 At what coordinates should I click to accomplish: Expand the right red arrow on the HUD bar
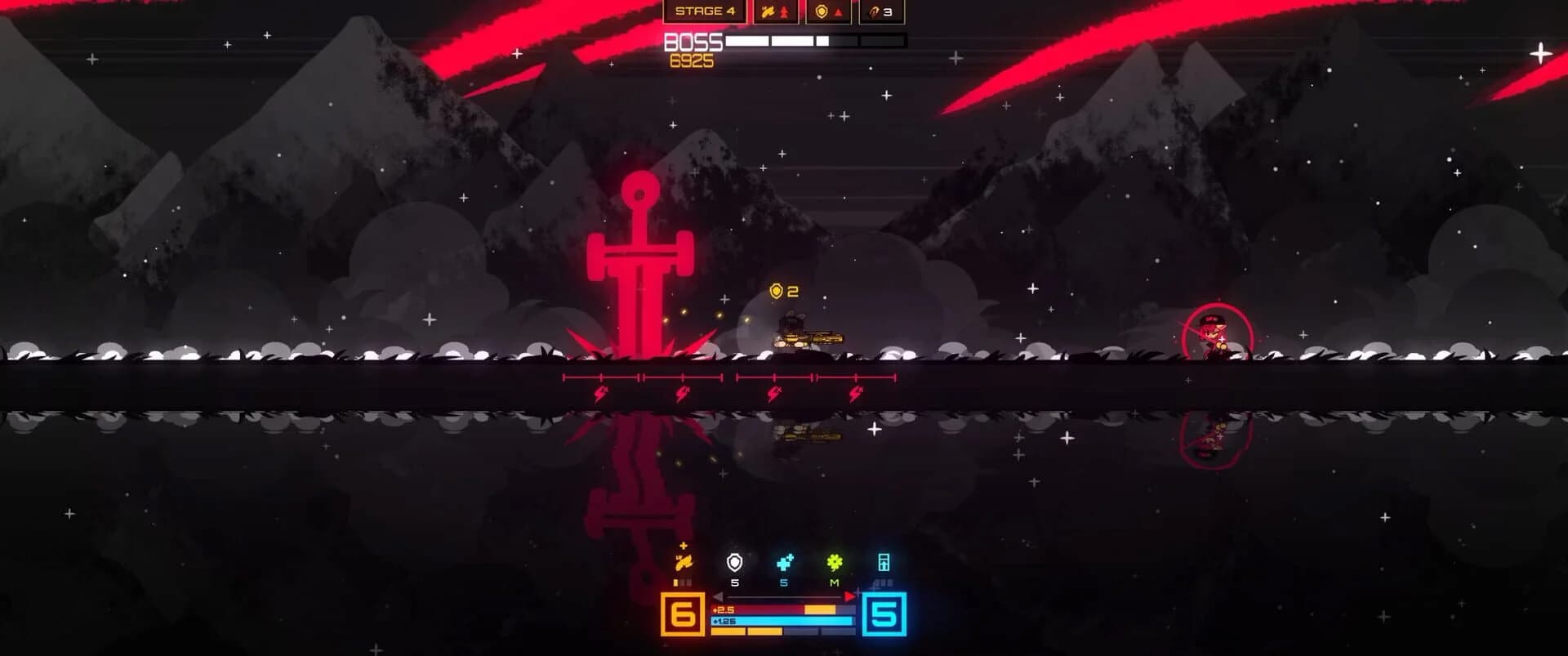pos(849,596)
